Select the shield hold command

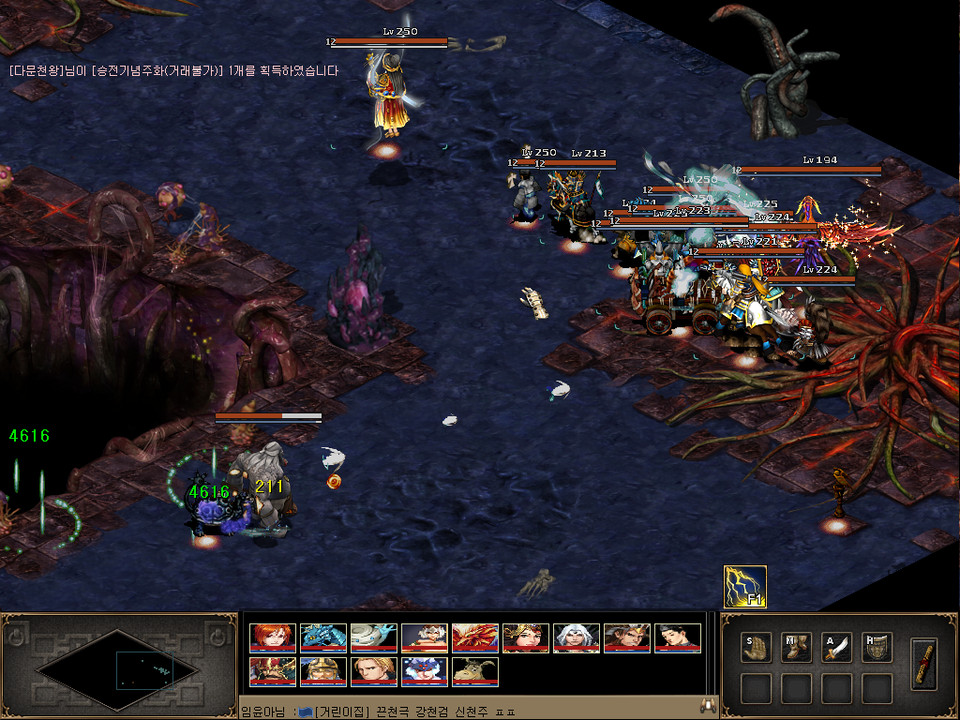coord(876,647)
